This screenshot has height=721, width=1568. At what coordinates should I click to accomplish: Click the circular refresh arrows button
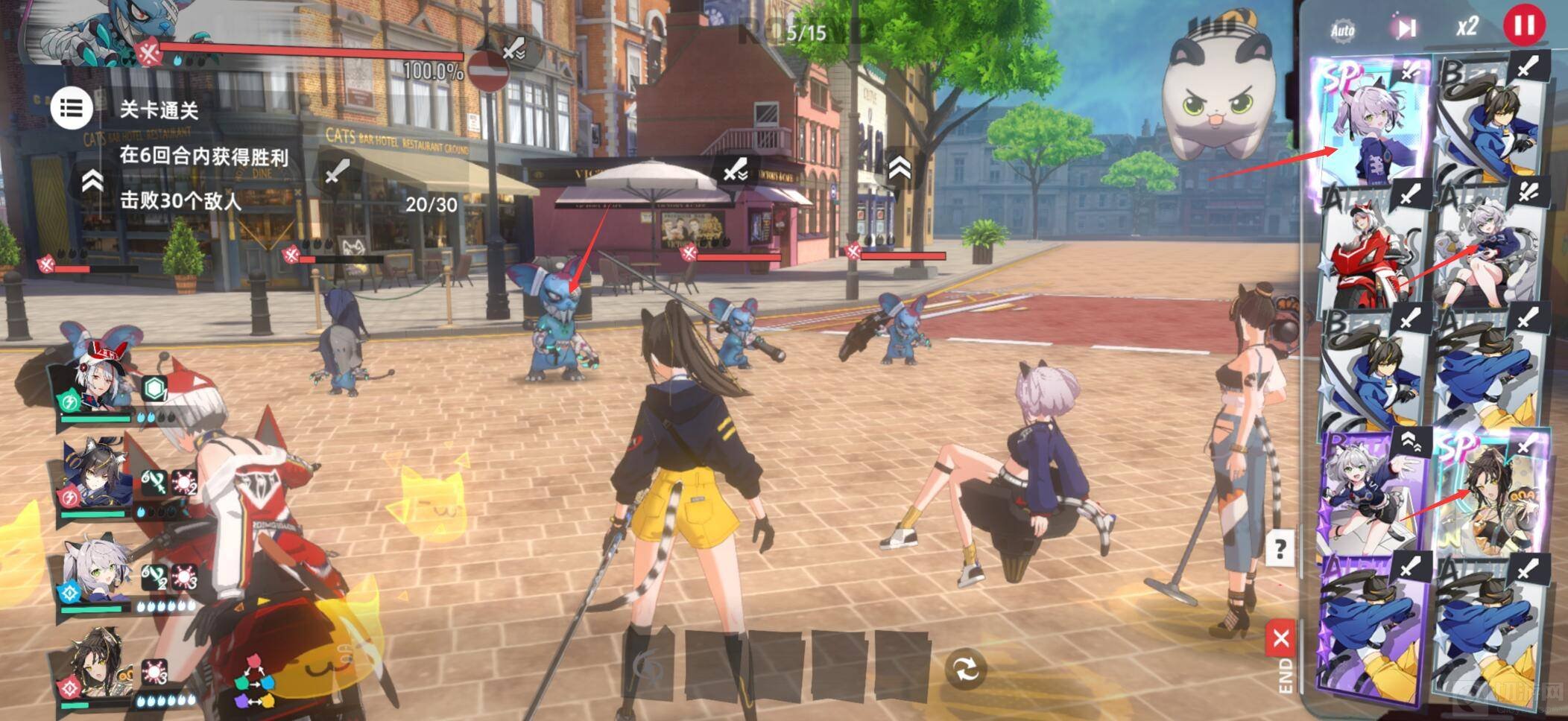click(966, 669)
